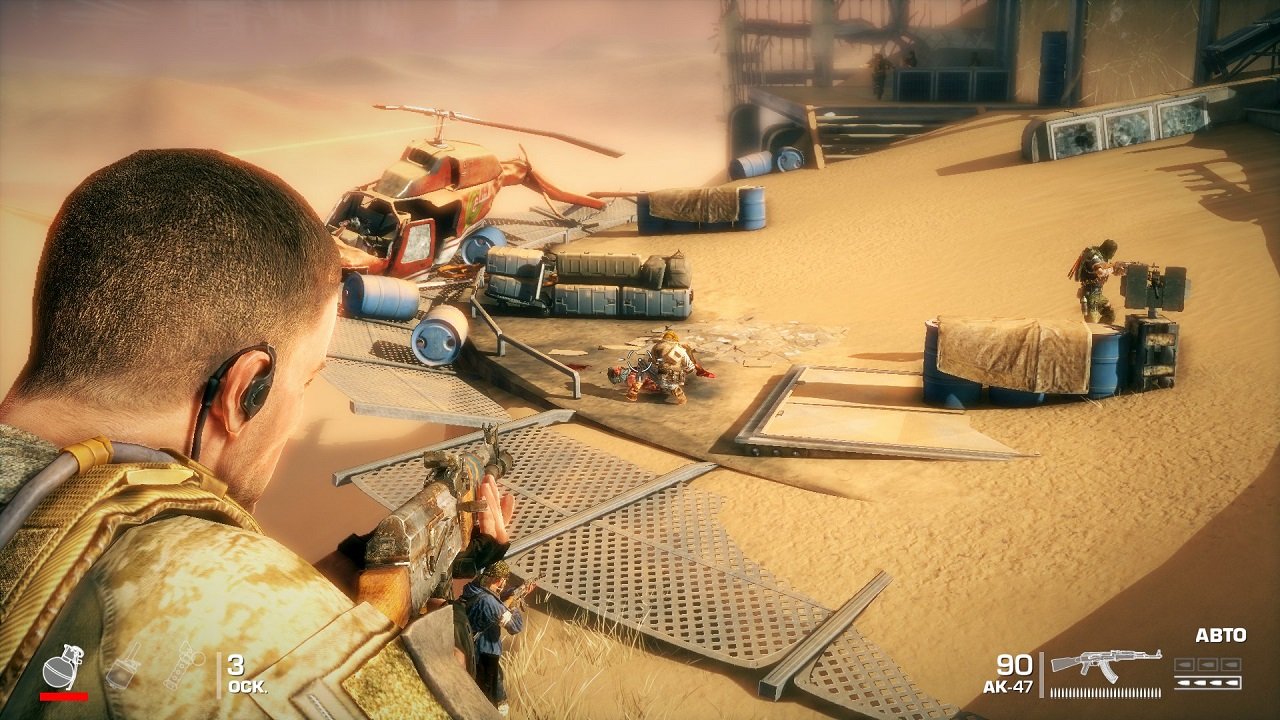Click the first empty magazine icon

(x=1185, y=664)
